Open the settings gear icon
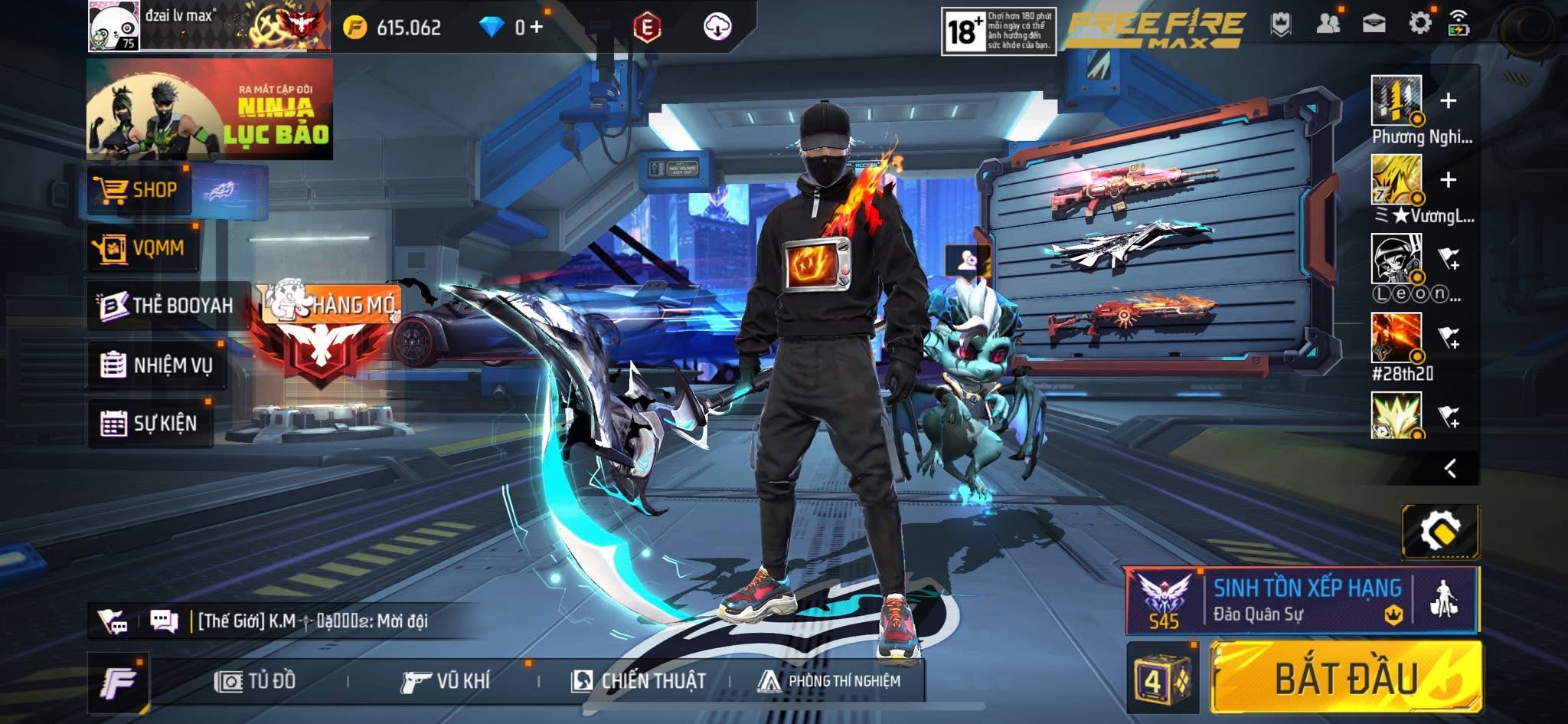 [x=1419, y=24]
